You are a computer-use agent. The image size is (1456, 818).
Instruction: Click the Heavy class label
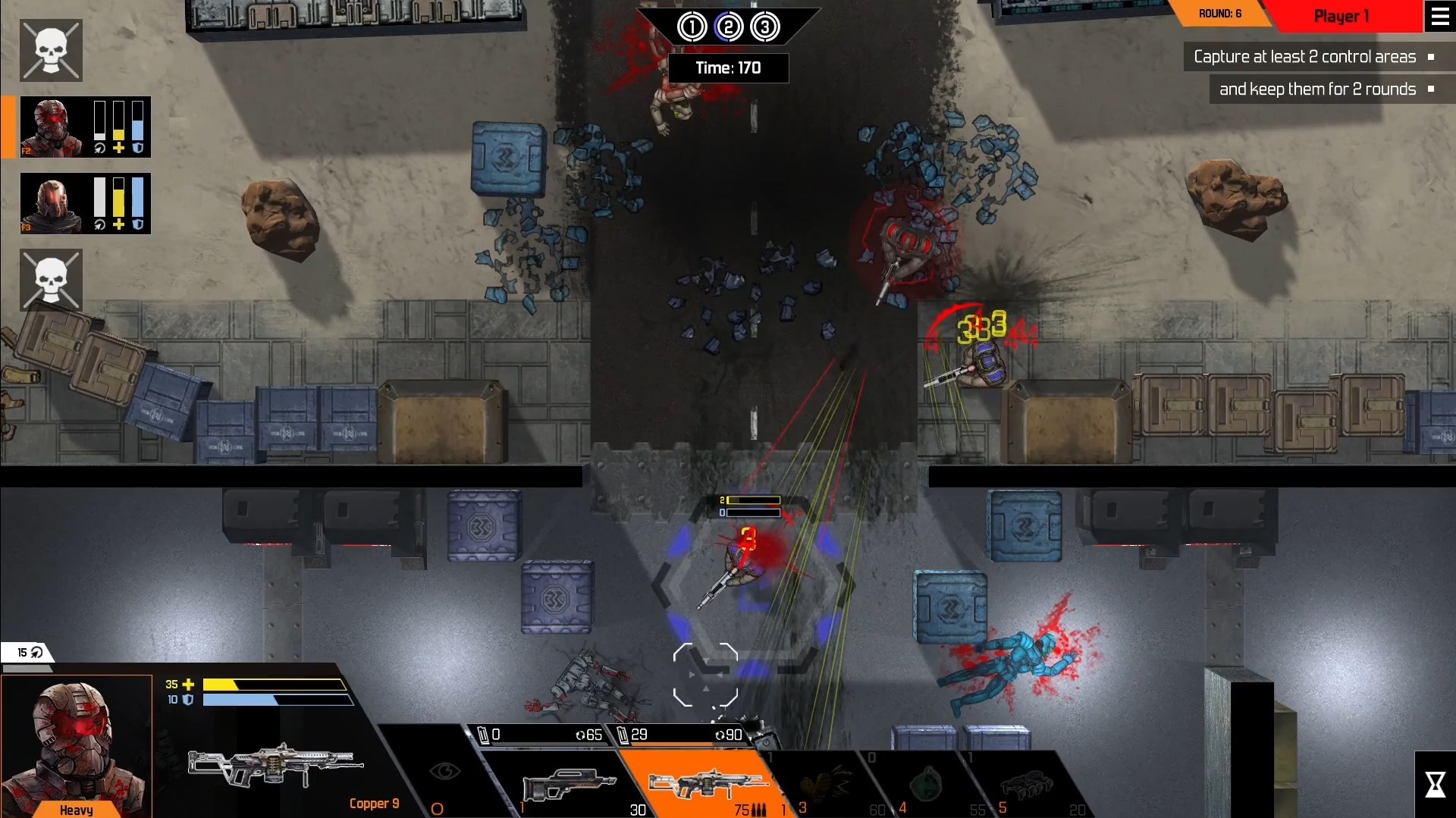(x=76, y=810)
